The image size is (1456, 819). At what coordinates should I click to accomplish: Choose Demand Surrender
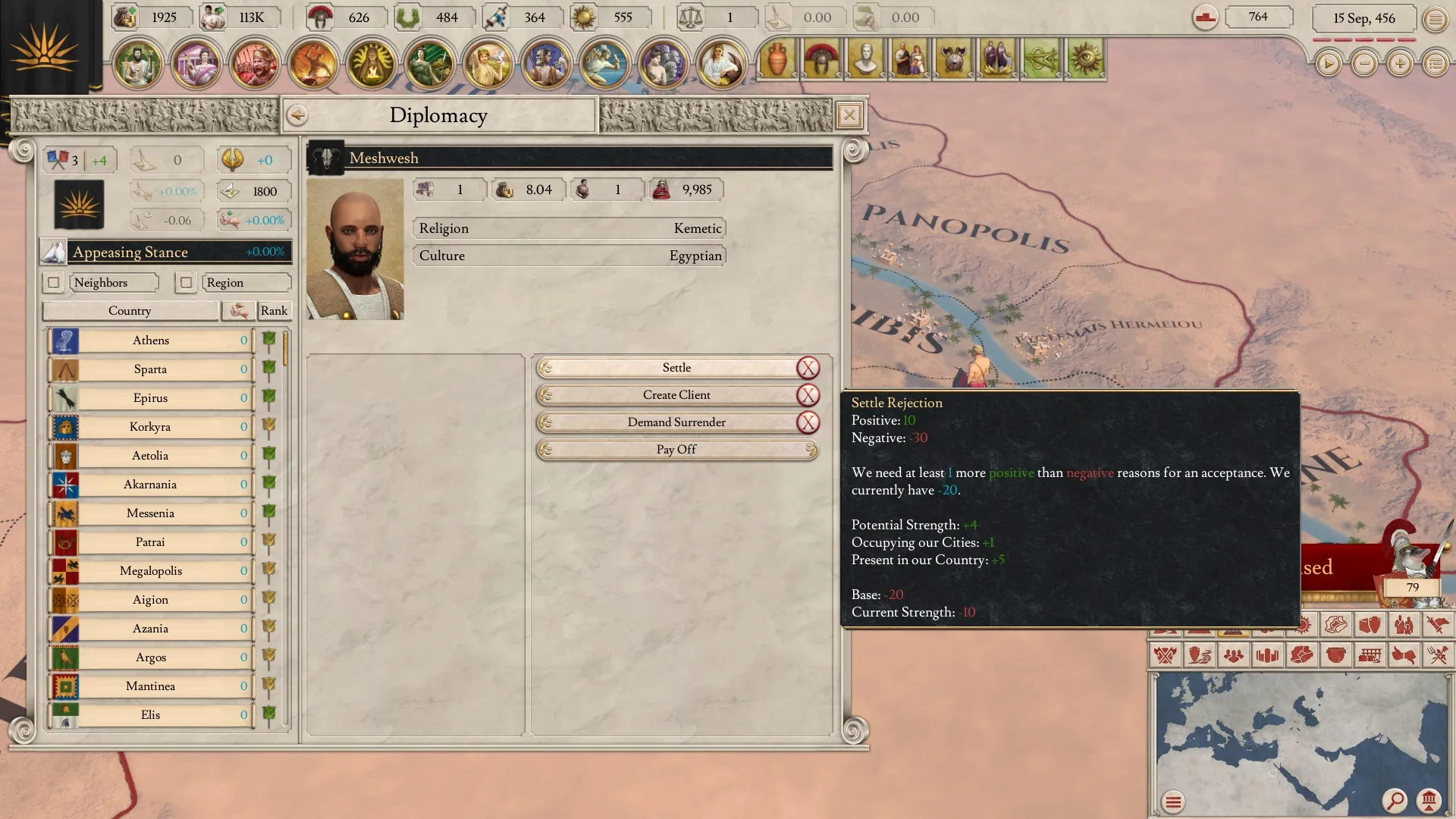pyautogui.click(x=676, y=422)
